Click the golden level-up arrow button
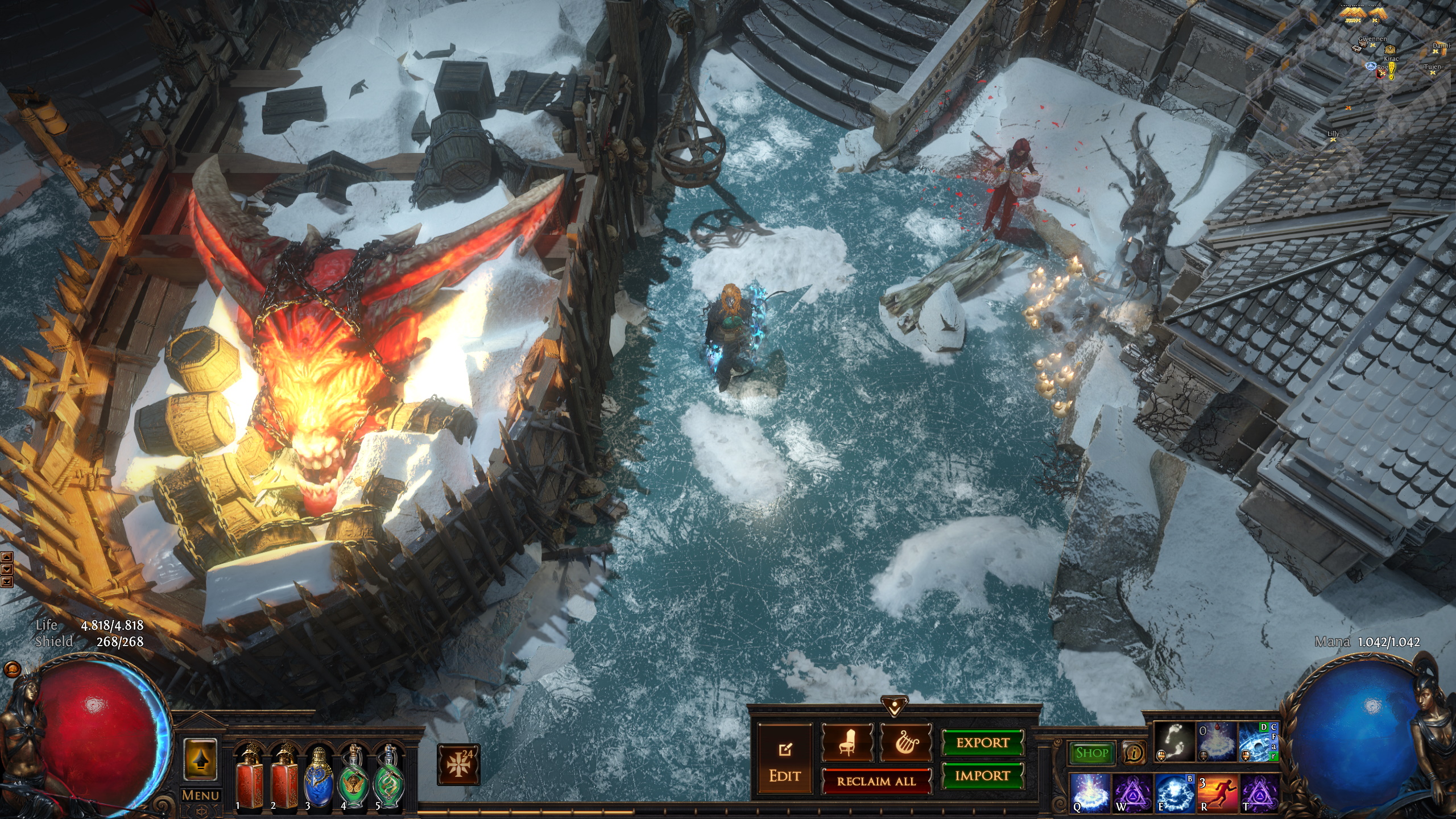The image size is (1456, 819). click(x=200, y=760)
